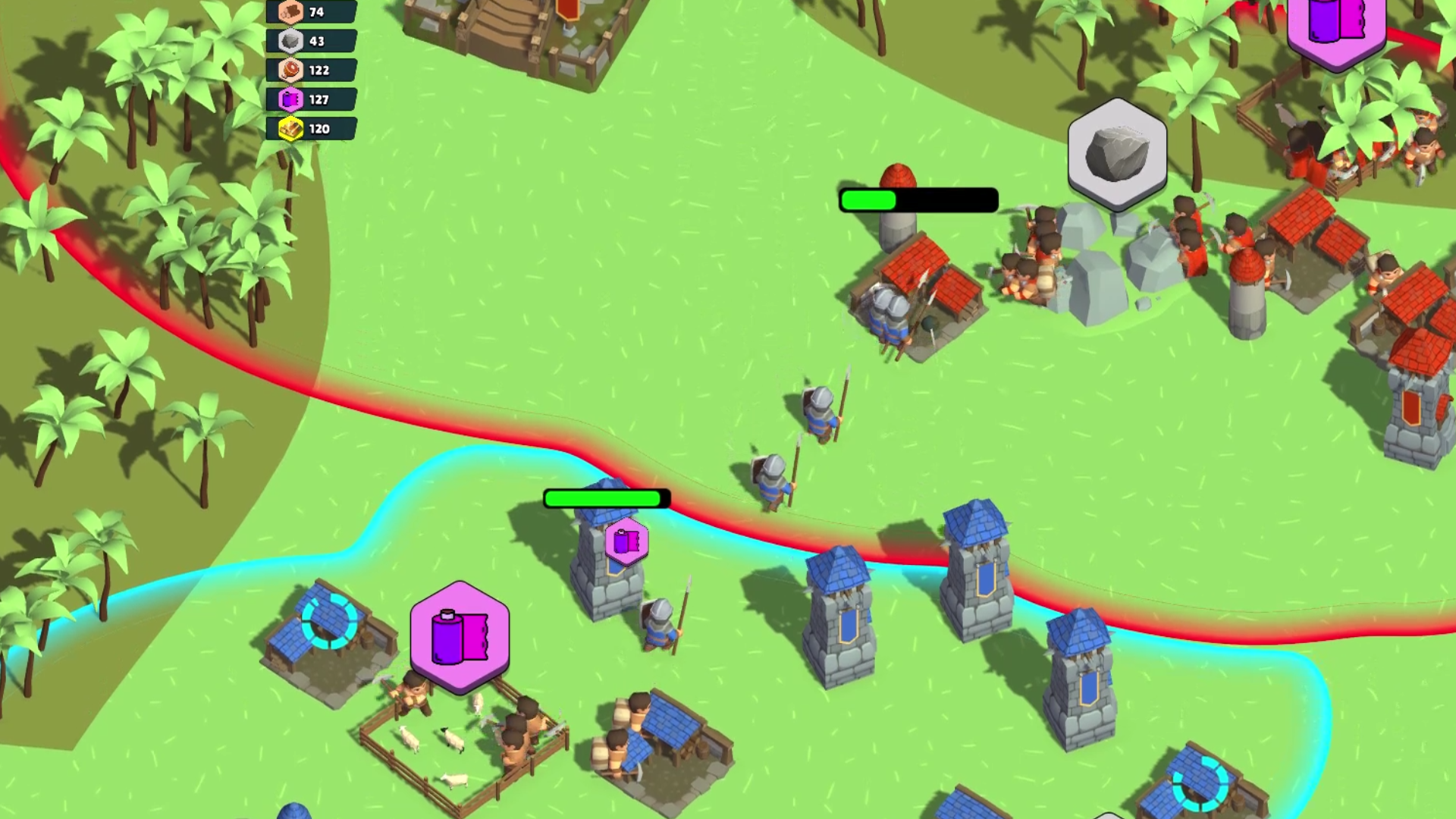The height and width of the screenshot is (819, 1456).
Task: Click the purple cloth resource icon
Action: coord(289,99)
